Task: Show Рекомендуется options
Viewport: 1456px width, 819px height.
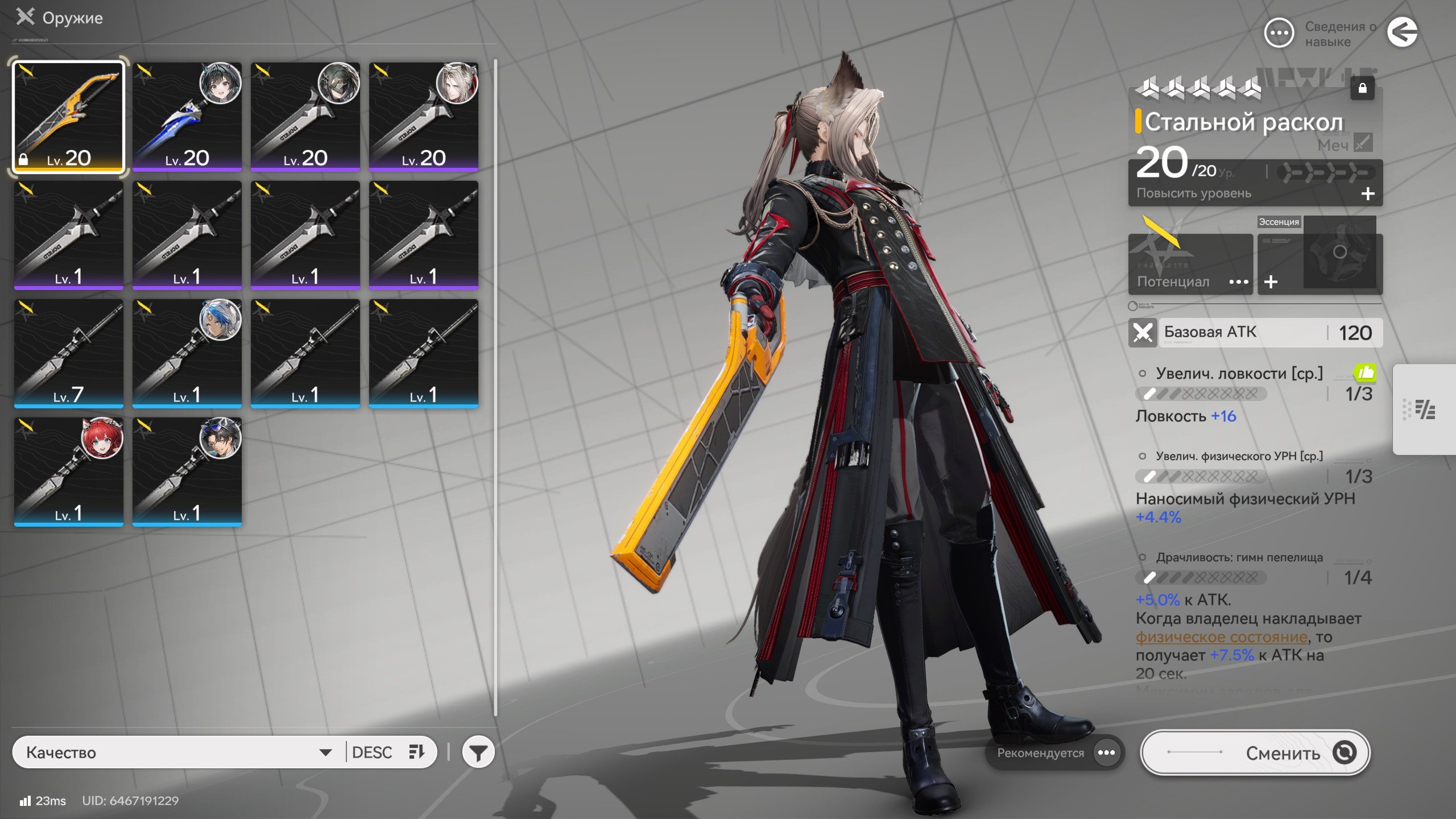Action: click(1106, 752)
